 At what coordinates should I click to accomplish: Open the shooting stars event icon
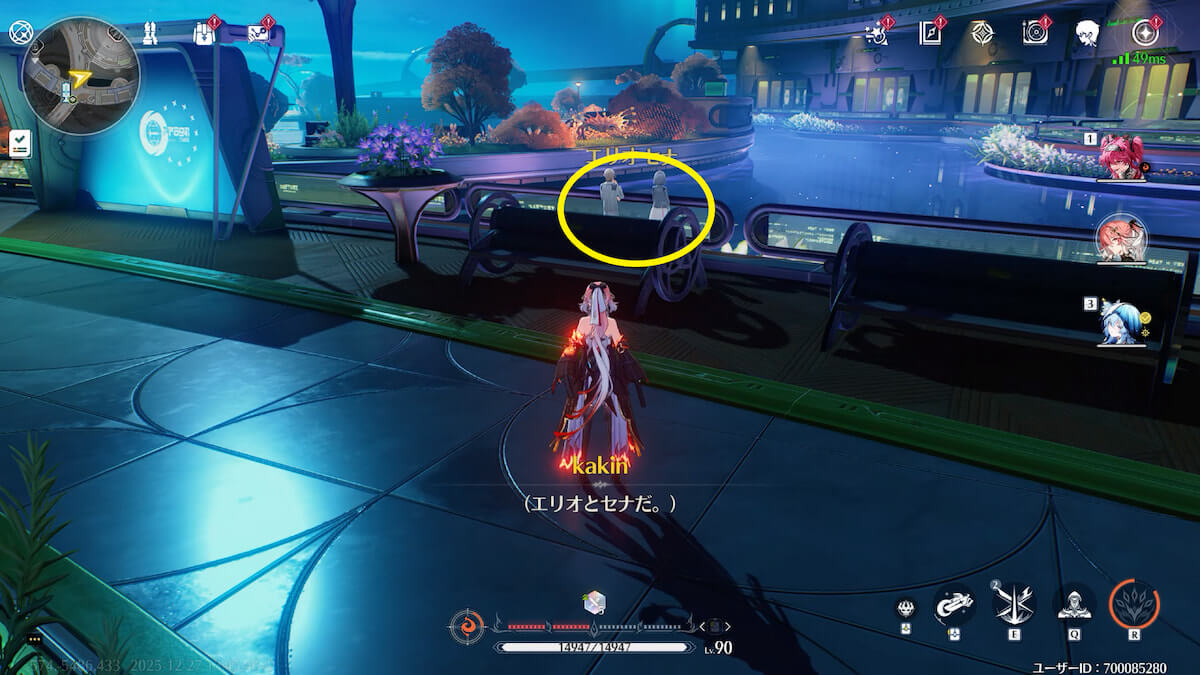pos(877,32)
